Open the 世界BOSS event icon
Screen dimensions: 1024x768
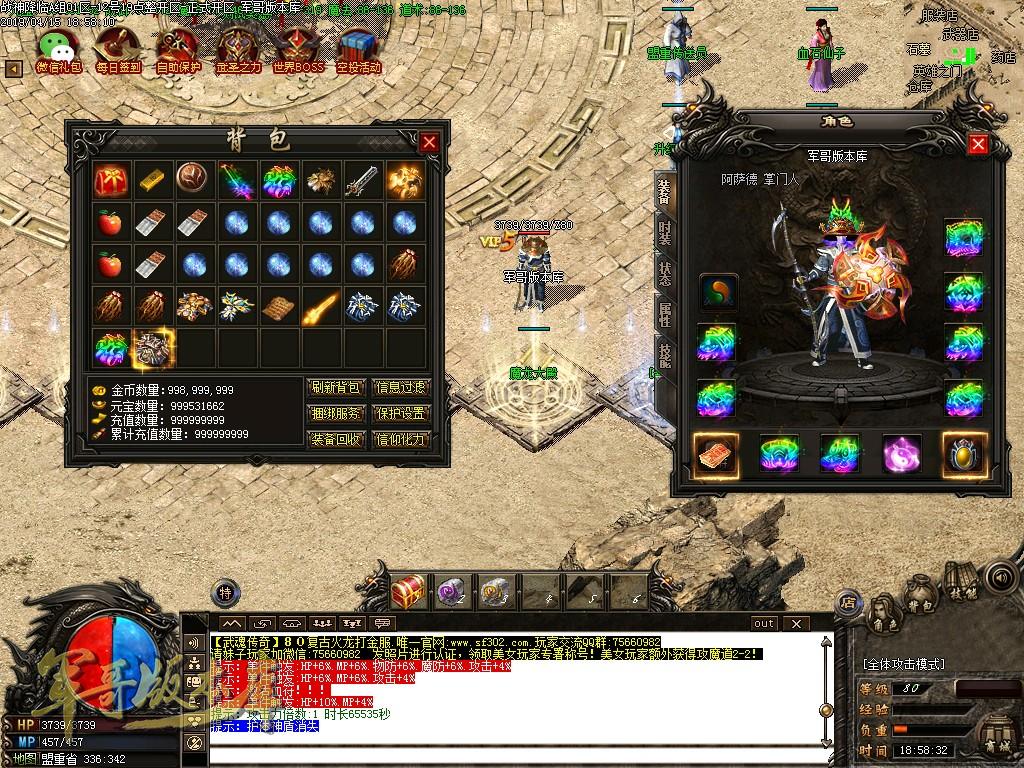tap(298, 48)
